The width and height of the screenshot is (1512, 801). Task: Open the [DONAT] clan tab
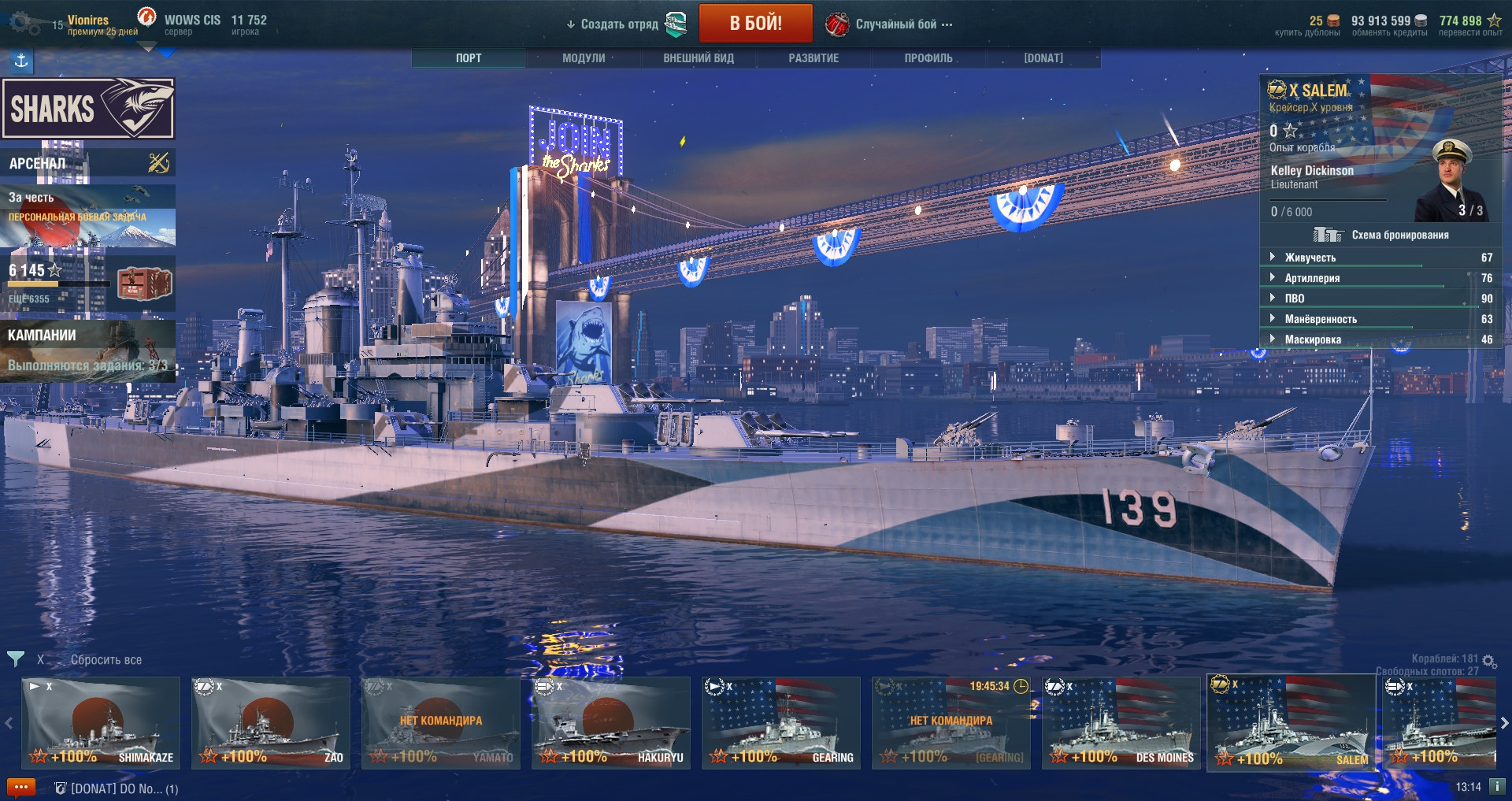(1043, 58)
